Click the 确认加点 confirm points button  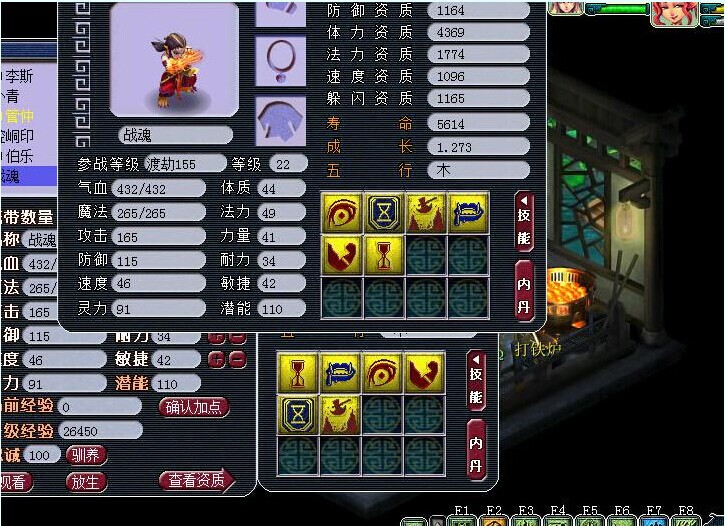(x=194, y=407)
